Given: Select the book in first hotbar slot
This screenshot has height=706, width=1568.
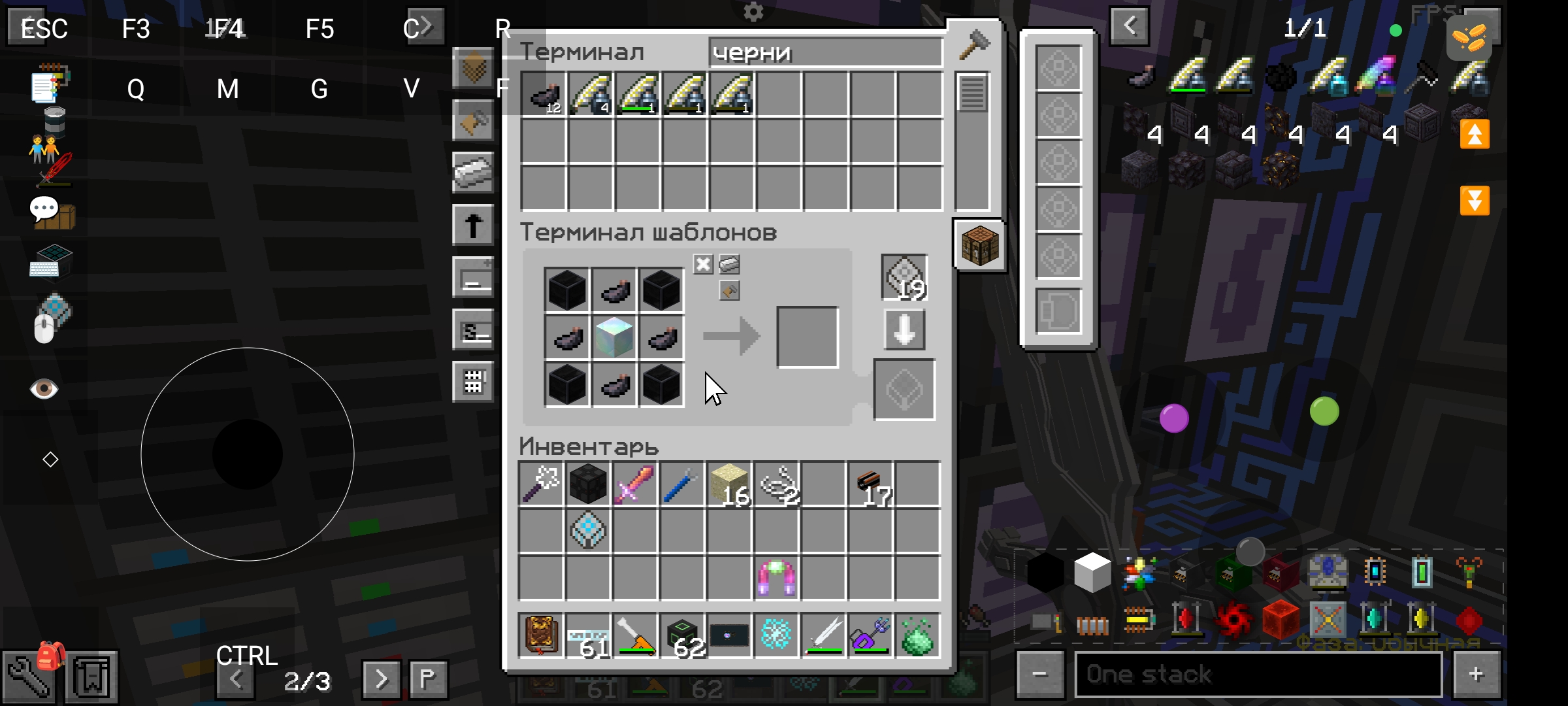Looking at the screenshot, I should (x=541, y=634).
